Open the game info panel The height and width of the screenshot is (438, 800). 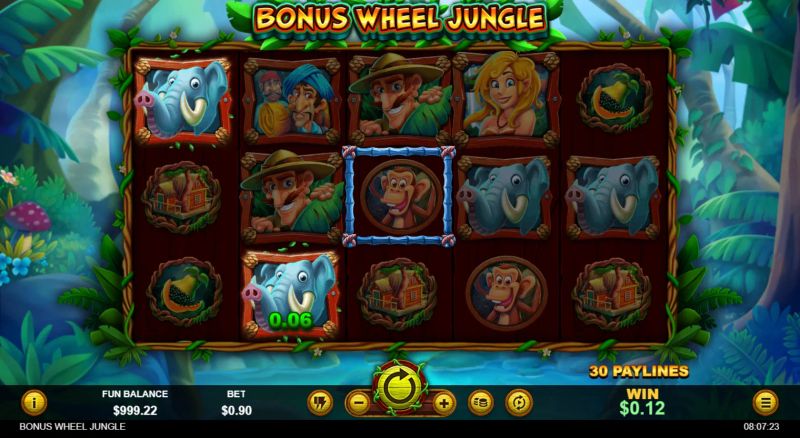(x=34, y=403)
